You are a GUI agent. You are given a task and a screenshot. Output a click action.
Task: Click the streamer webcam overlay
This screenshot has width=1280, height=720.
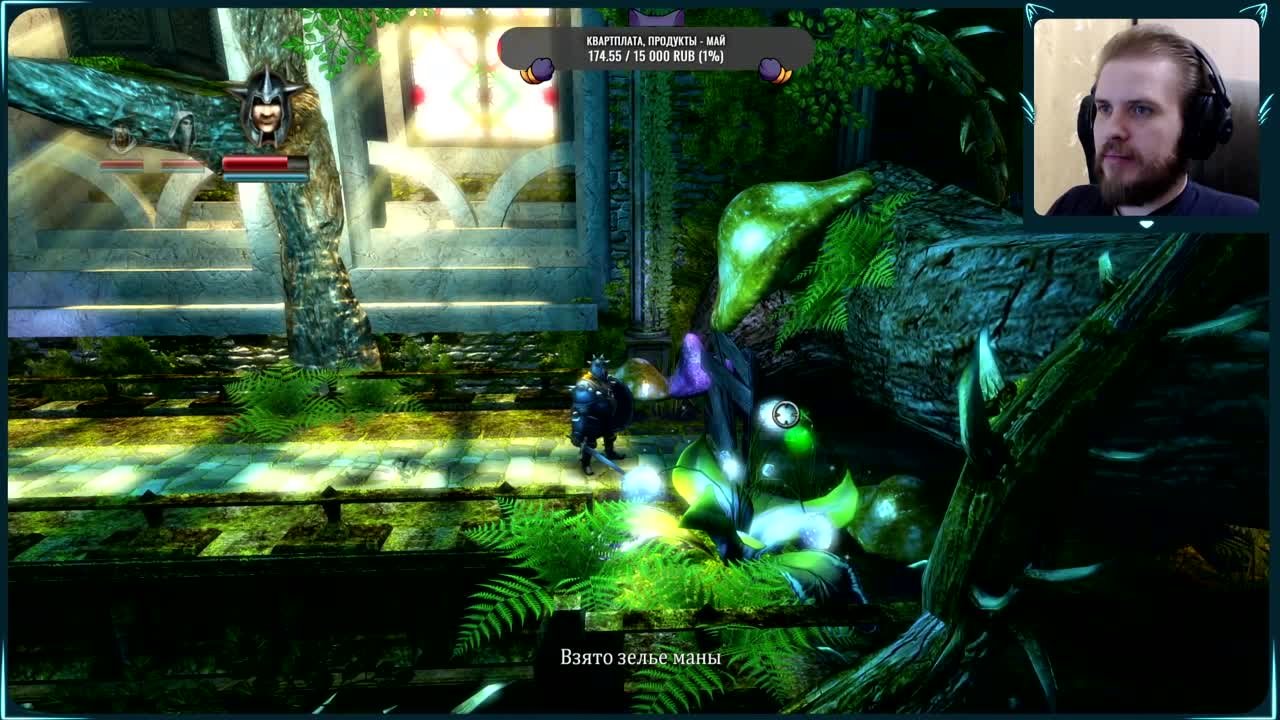click(1146, 118)
